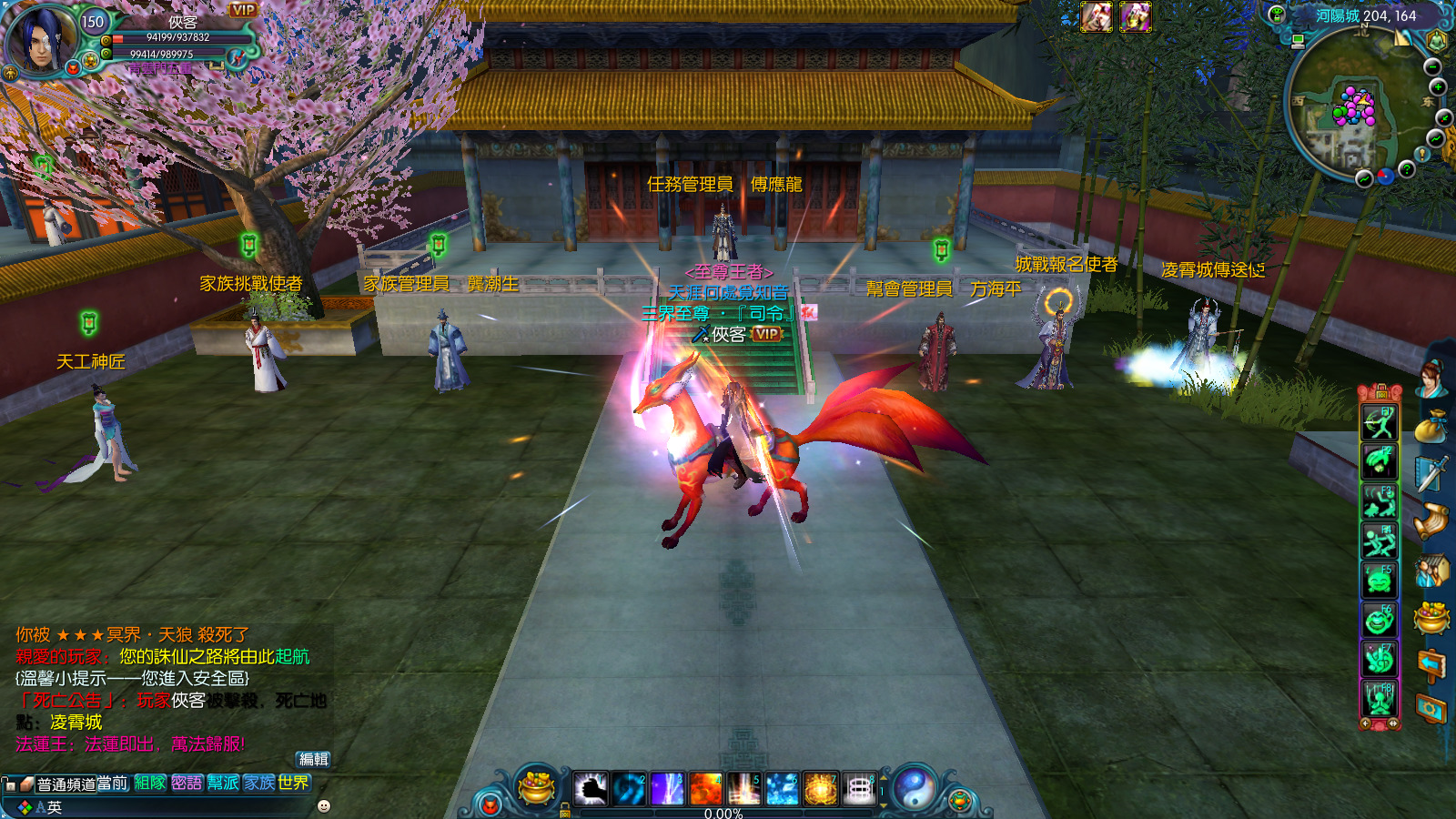The width and height of the screenshot is (1456, 819).
Task: Switch chat to the 幫派 channel
Action: 223,783
